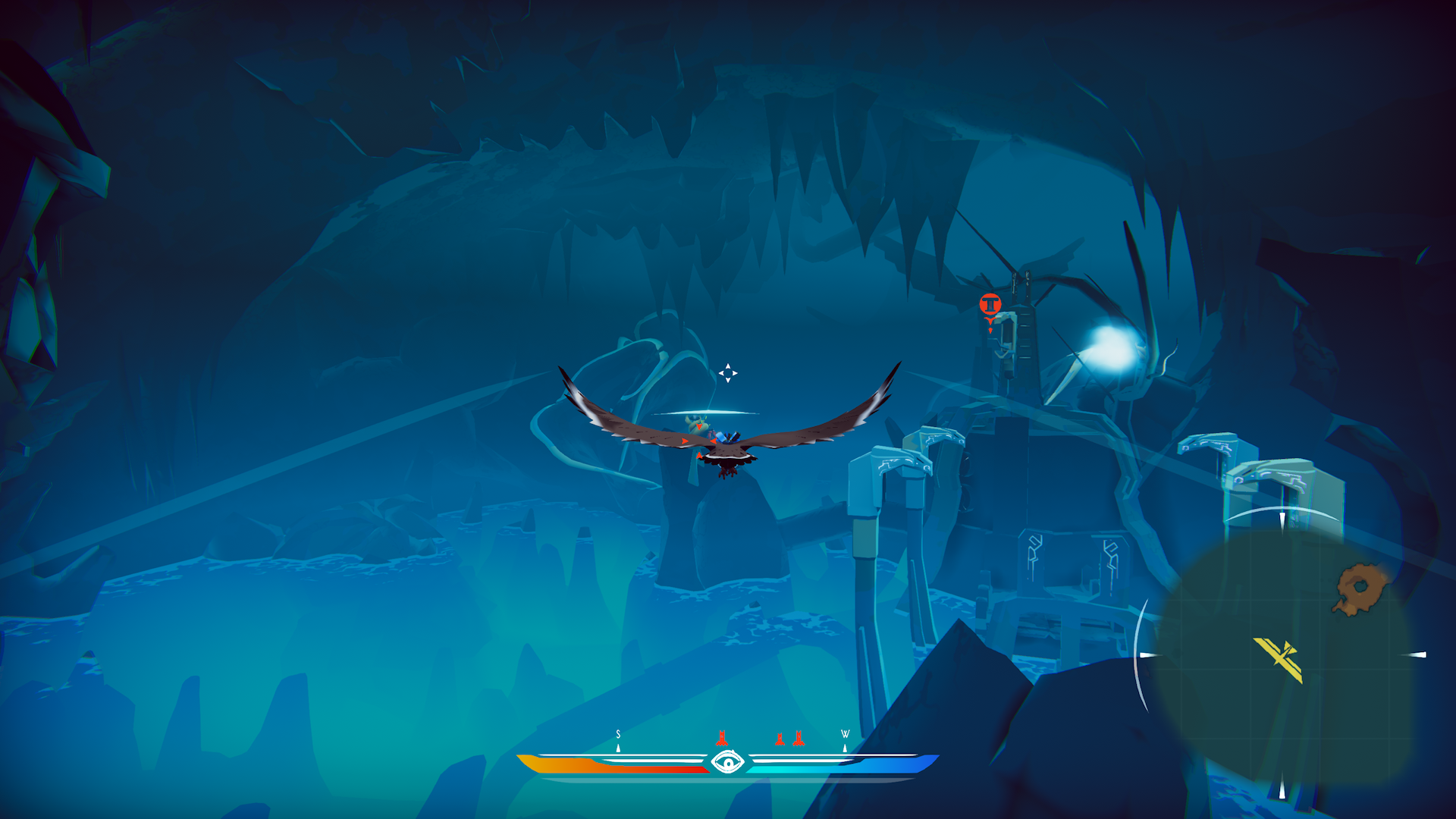Click the lone red enemy marker on the compass

point(722,738)
